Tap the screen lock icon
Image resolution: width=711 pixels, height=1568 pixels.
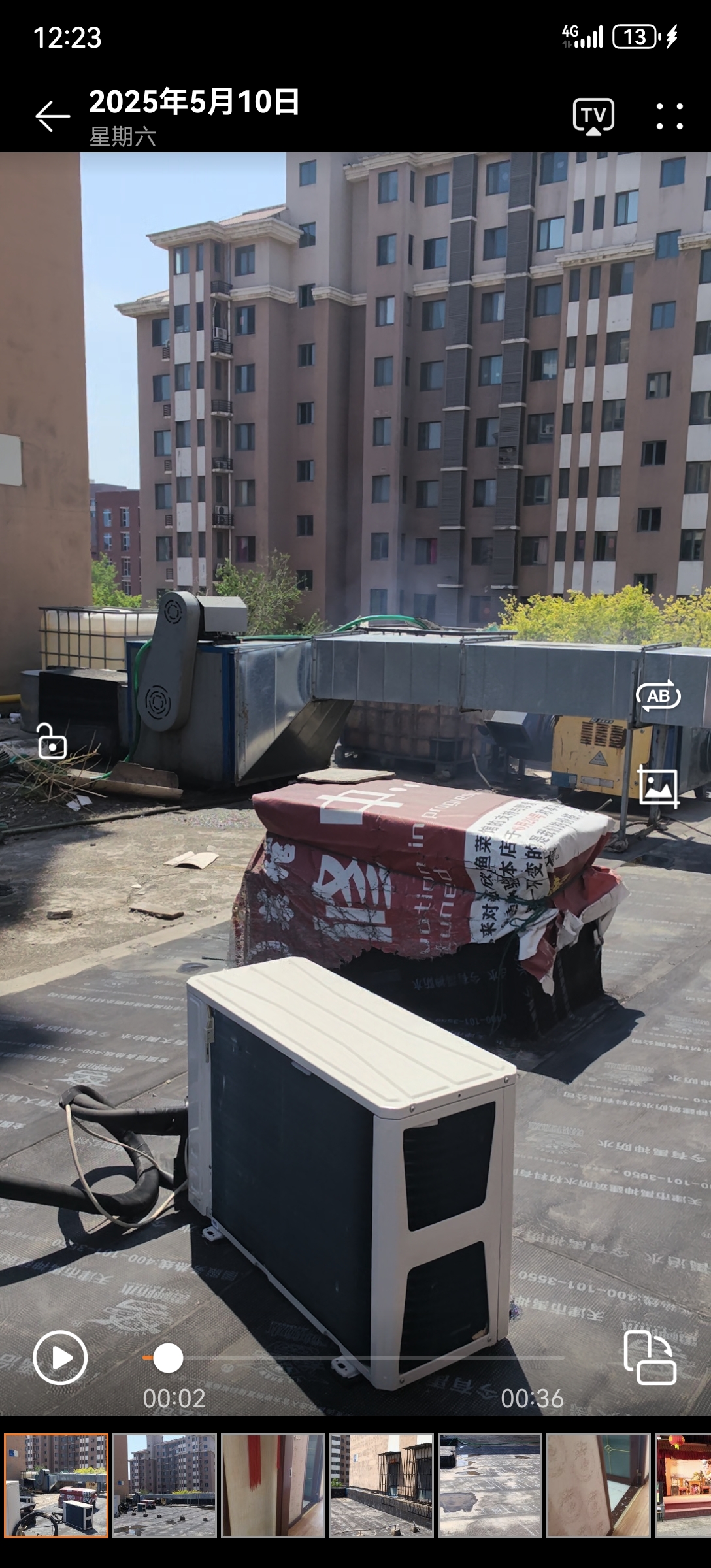point(52,742)
